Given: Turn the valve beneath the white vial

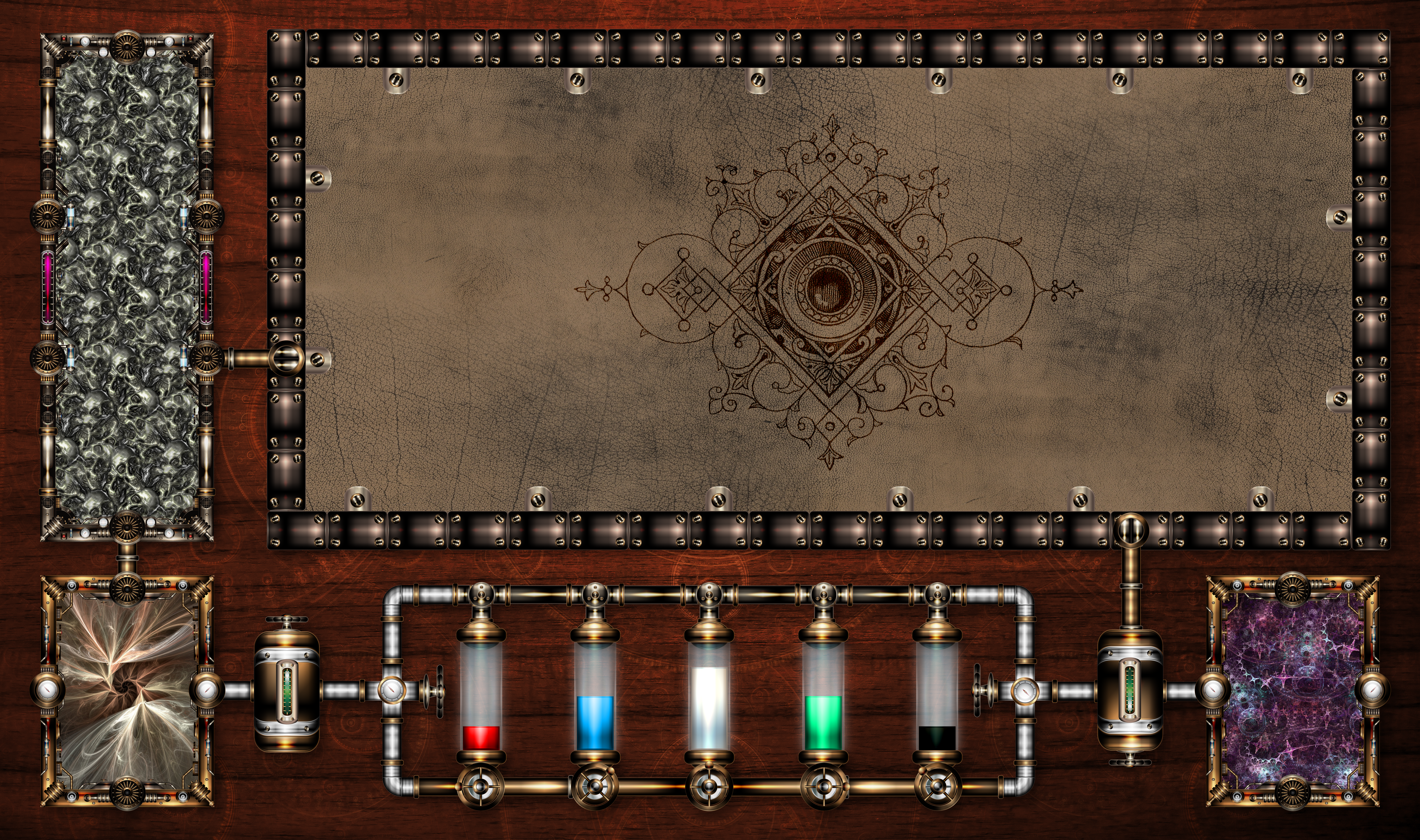Looking at the screenshot, I should (x=709, y=786).
